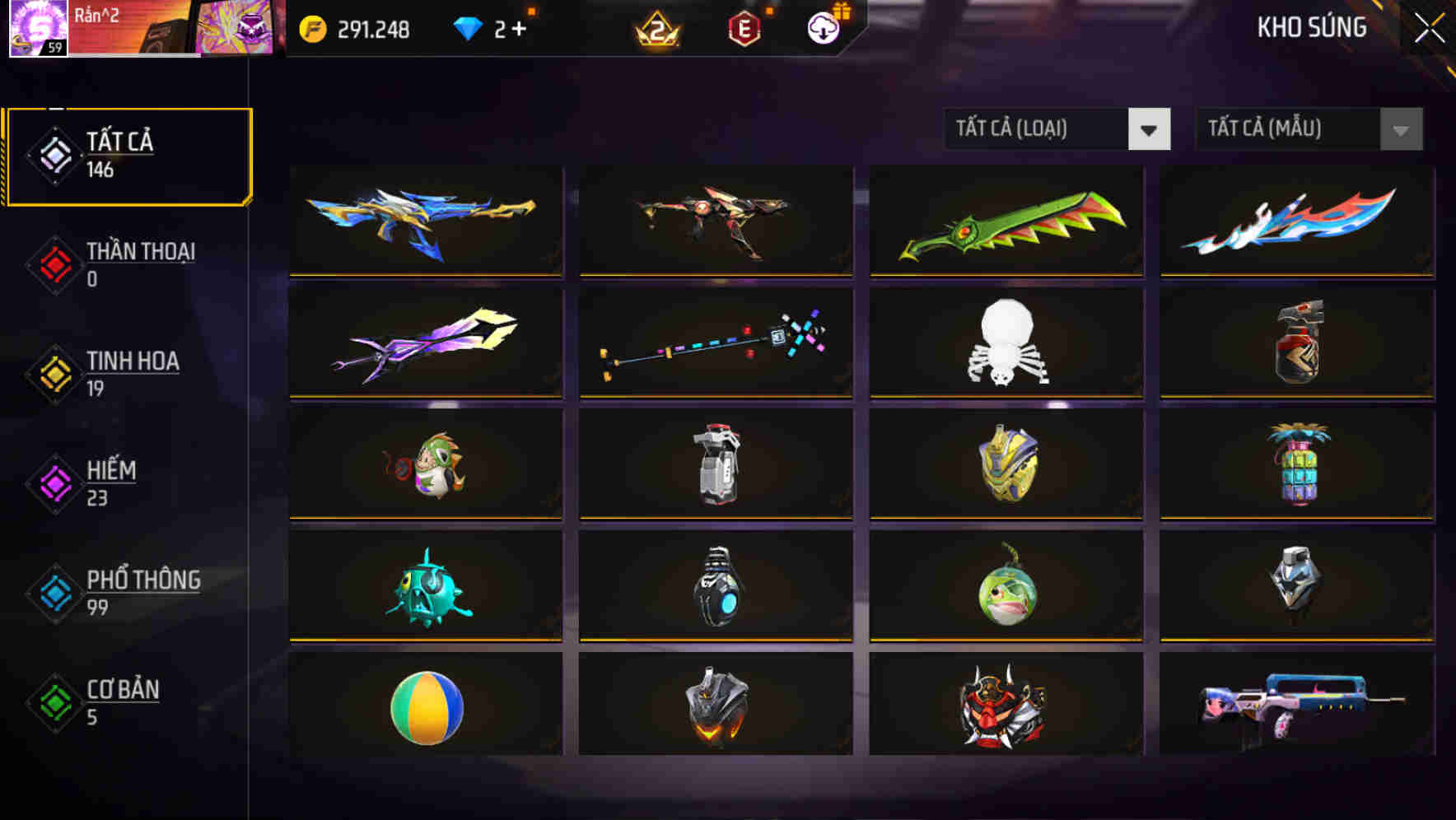This screenshot has height=820, width=1456.
Task: Open the cloud download gift icon
Action: 823,27
